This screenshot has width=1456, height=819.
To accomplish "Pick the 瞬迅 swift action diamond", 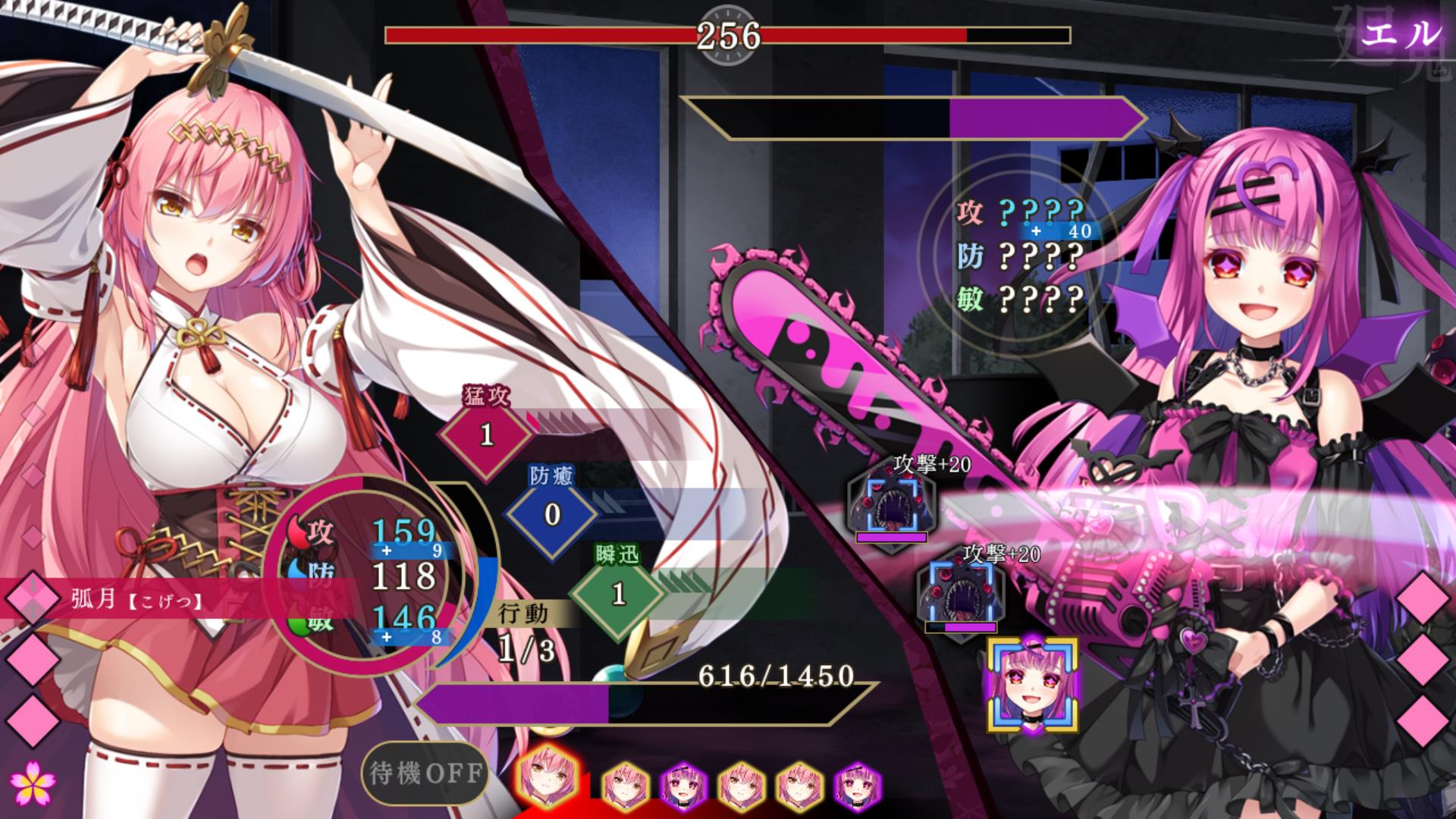I will point(618,594).
